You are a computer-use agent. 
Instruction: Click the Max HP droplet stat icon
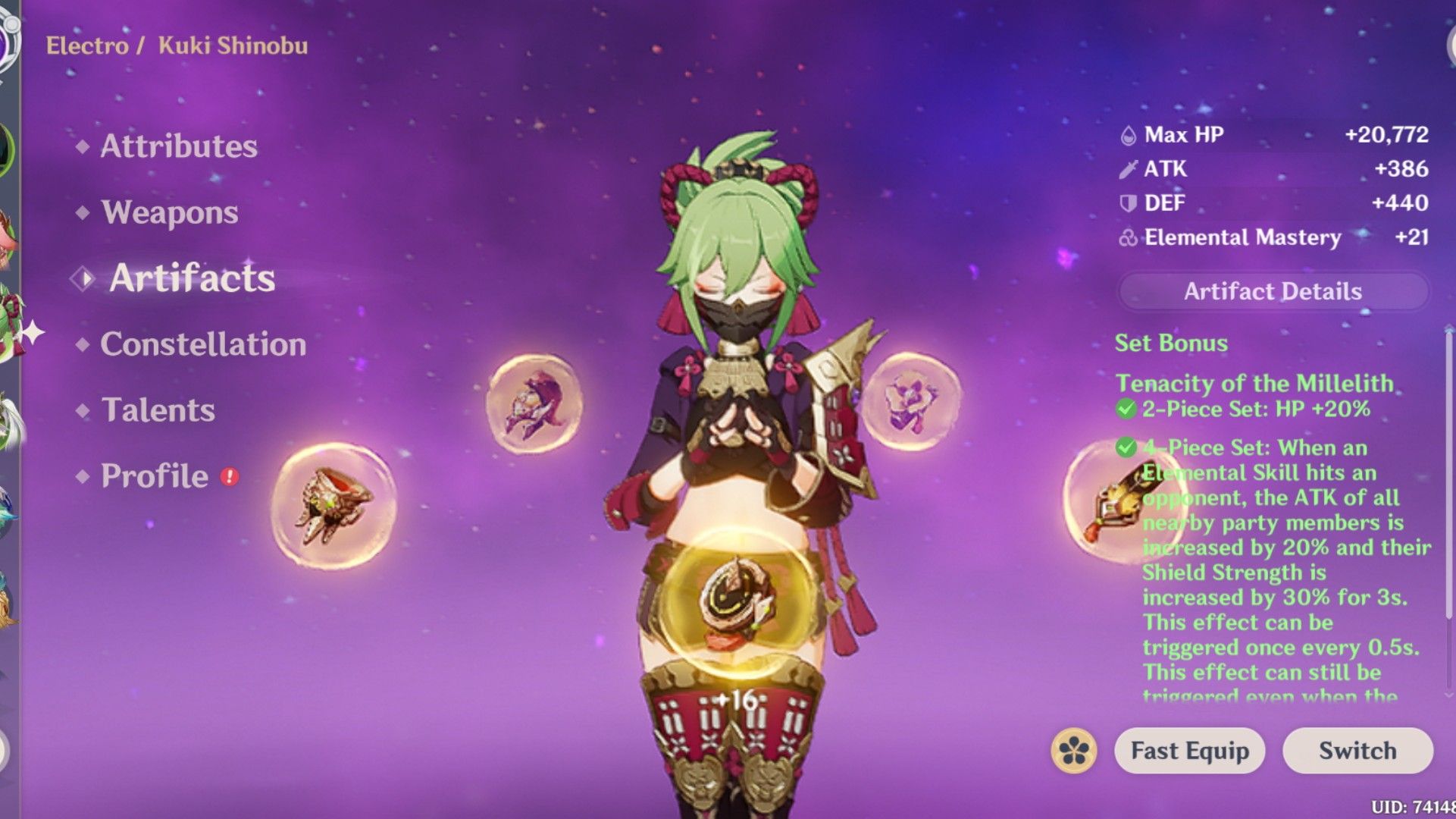1129,134
